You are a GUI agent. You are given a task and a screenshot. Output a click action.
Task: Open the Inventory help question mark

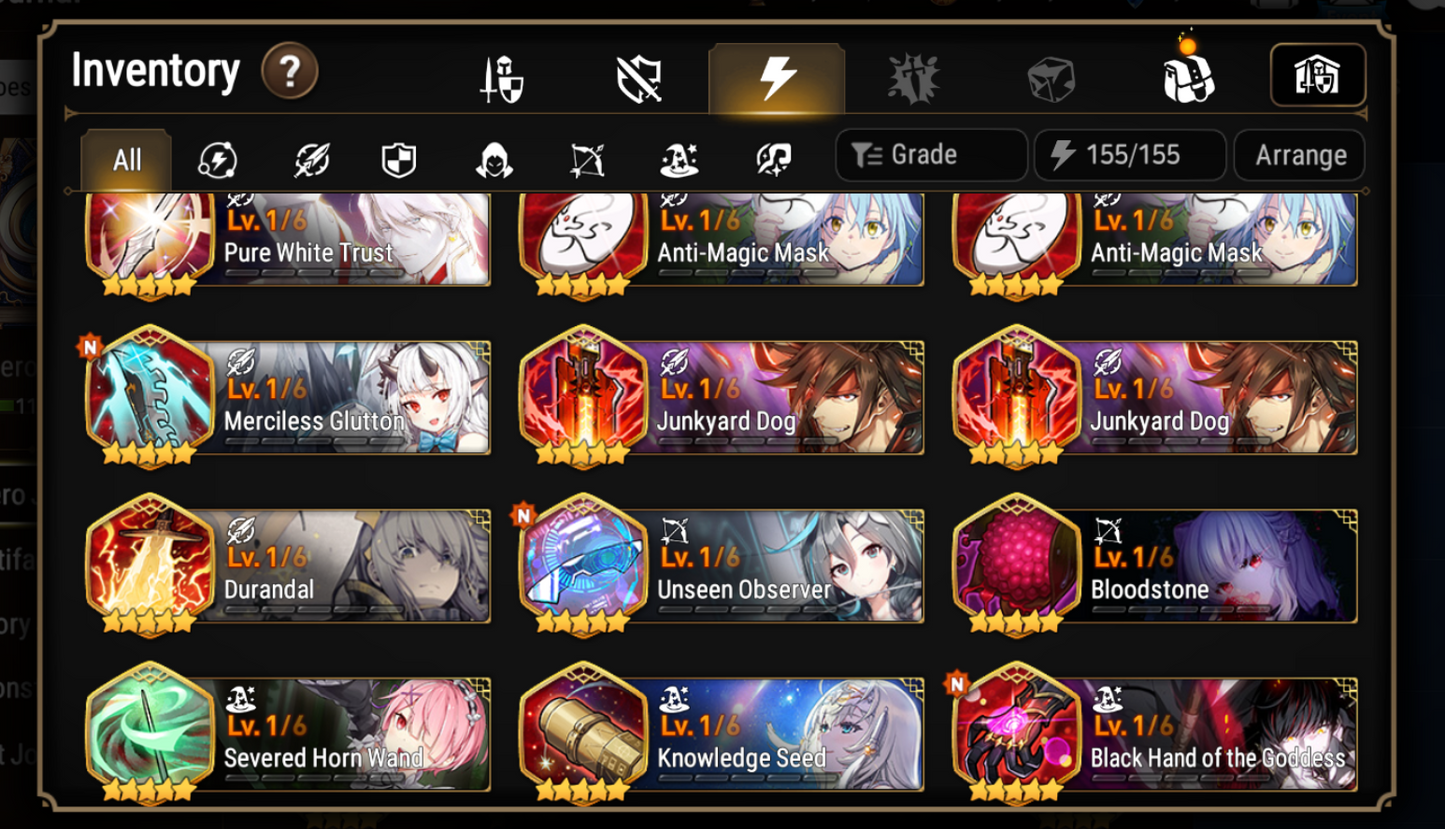289,71
